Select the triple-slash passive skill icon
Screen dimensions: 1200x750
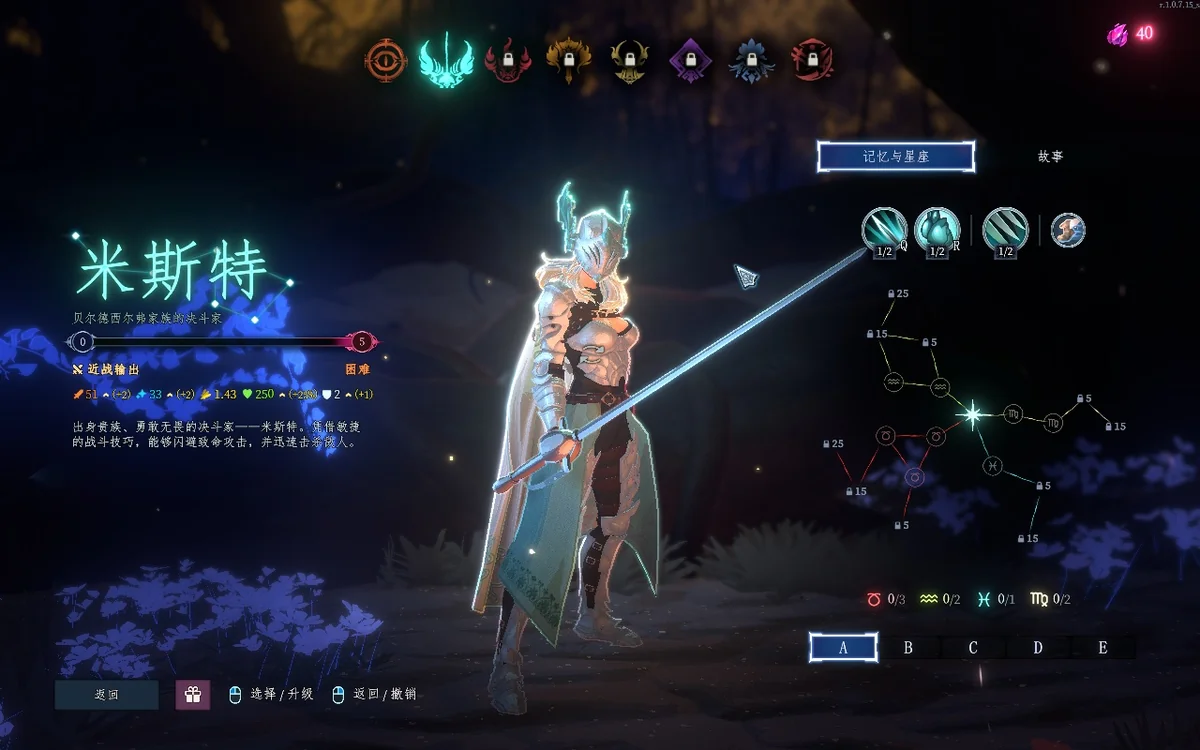pyautogui.click(x=1005, y=230)
